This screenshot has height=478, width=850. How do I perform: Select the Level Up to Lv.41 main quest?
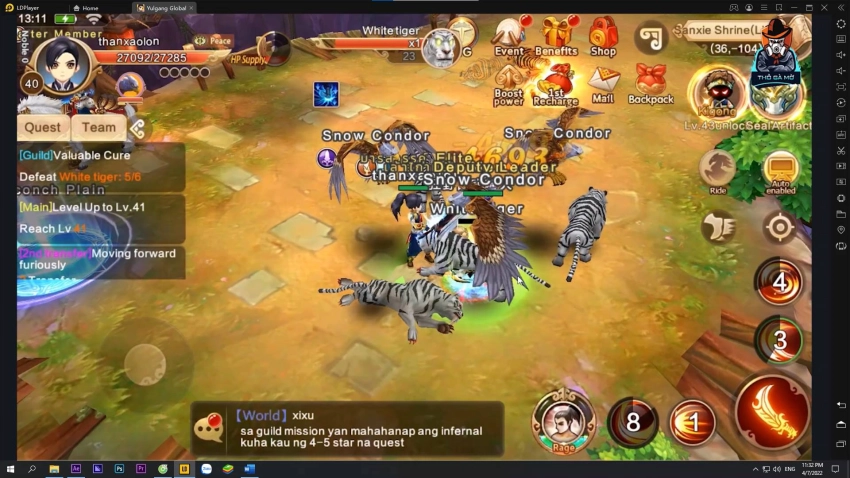tap(100, 217)
